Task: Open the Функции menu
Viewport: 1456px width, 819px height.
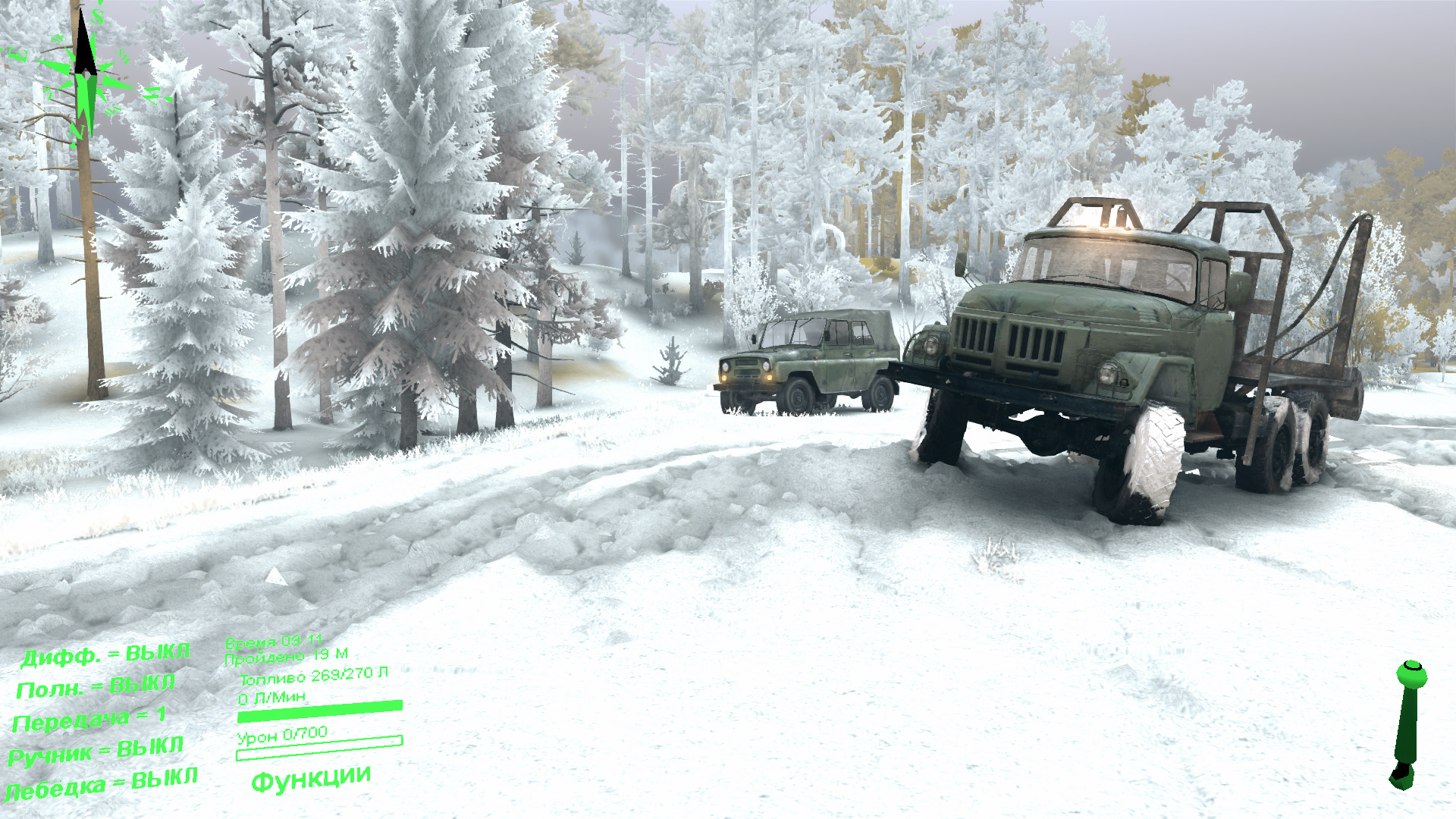Action: point(311,778)
